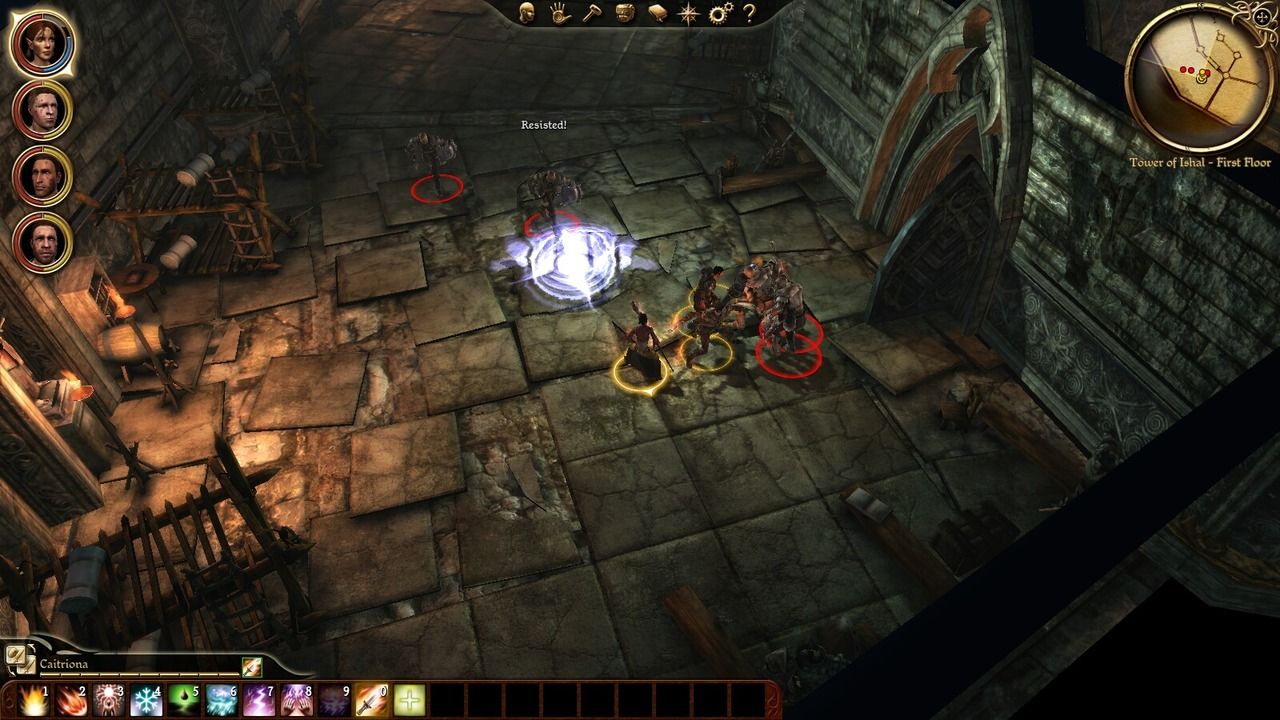Open the Journal book icon
Image resolution: width=1280 pixels, height=720 pixels.
[x=657, y=15]
